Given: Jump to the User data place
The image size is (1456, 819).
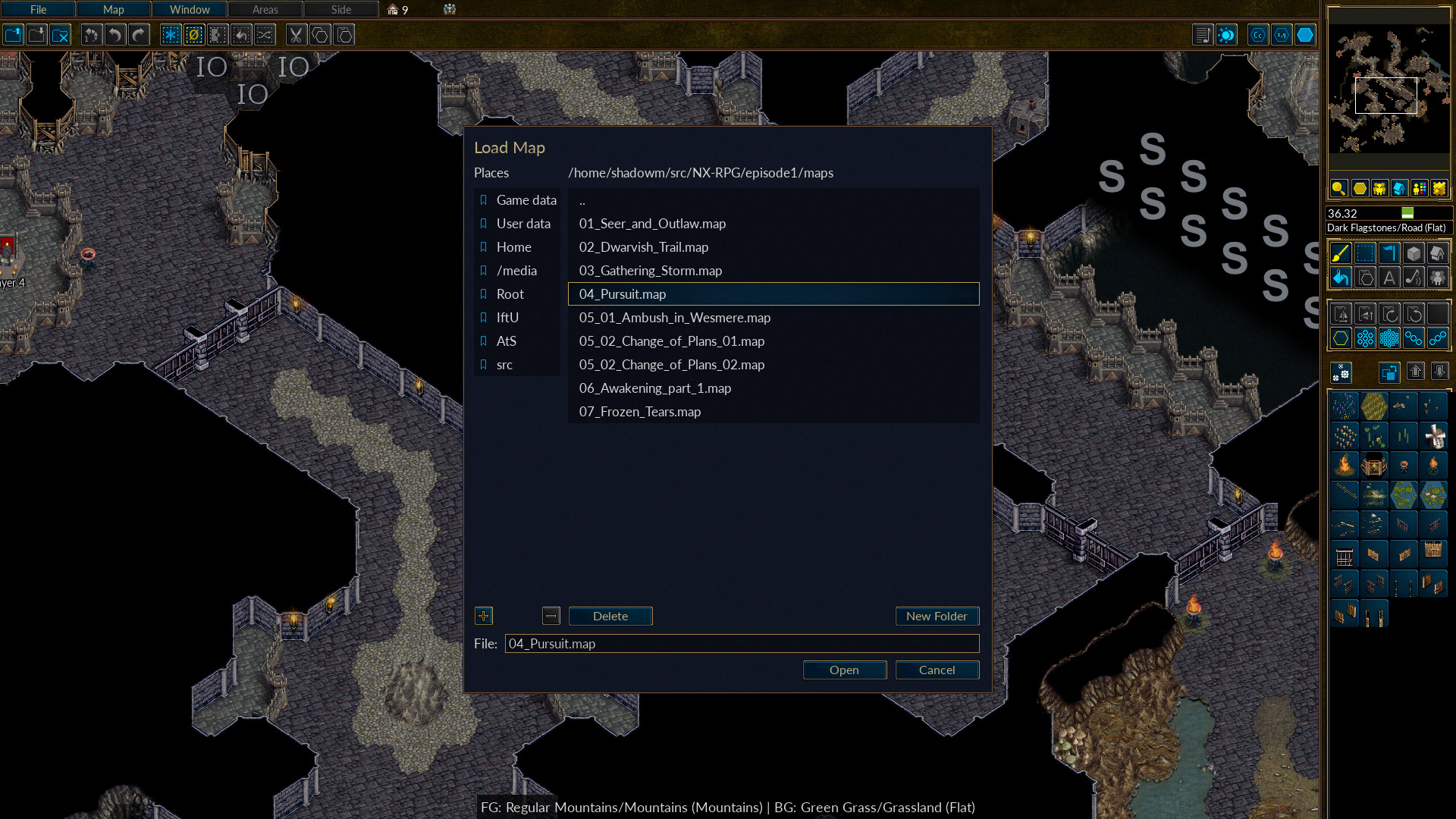Looking at the screenshot, I should click(522, 224).
